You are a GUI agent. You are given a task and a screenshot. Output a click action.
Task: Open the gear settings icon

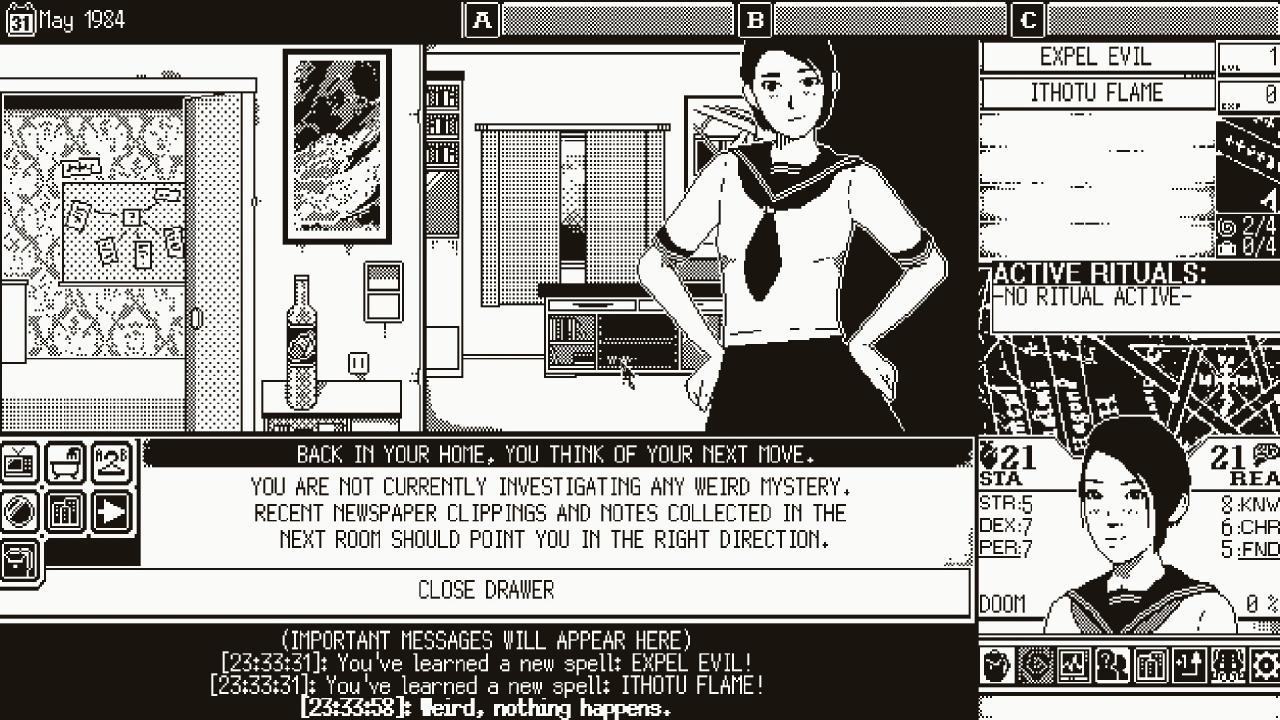coord(1265,666)
